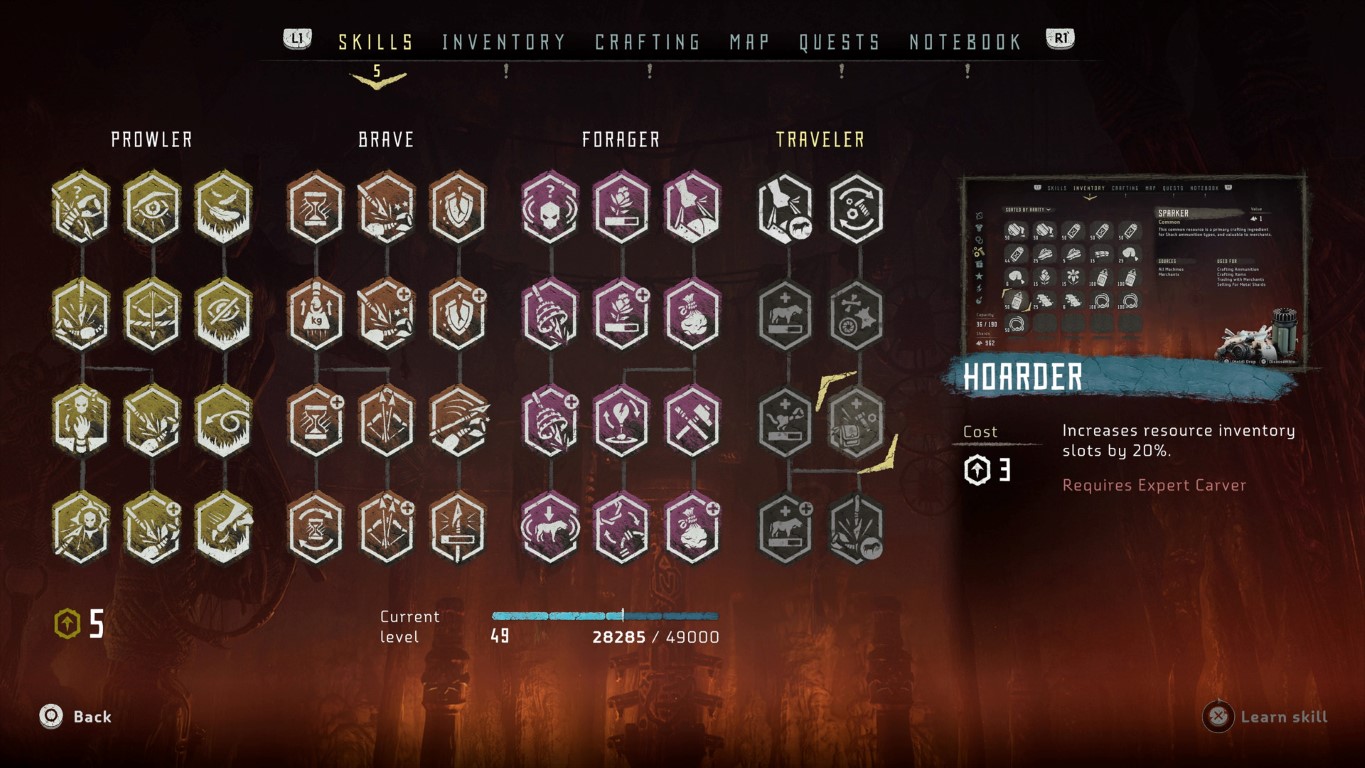Viewport: 1365px width, 768px height.
Task: Select the Forager hammer tinker skill
Action: (692, 420)
